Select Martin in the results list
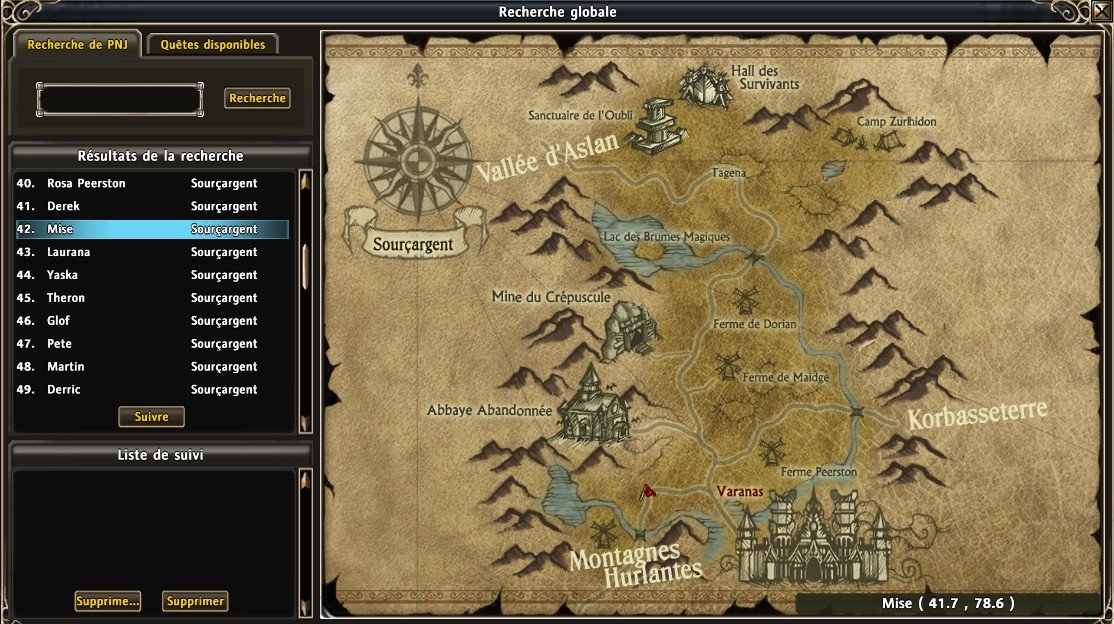 coord(152,368)
